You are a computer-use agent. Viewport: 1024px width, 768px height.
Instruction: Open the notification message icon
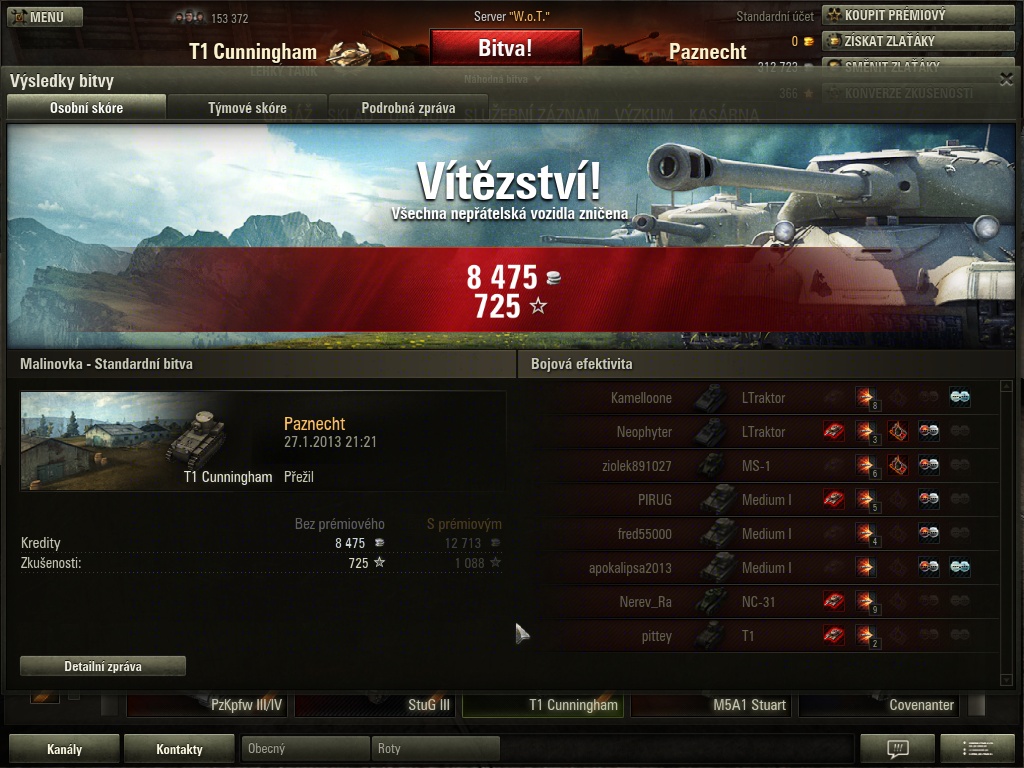point(897,749)
